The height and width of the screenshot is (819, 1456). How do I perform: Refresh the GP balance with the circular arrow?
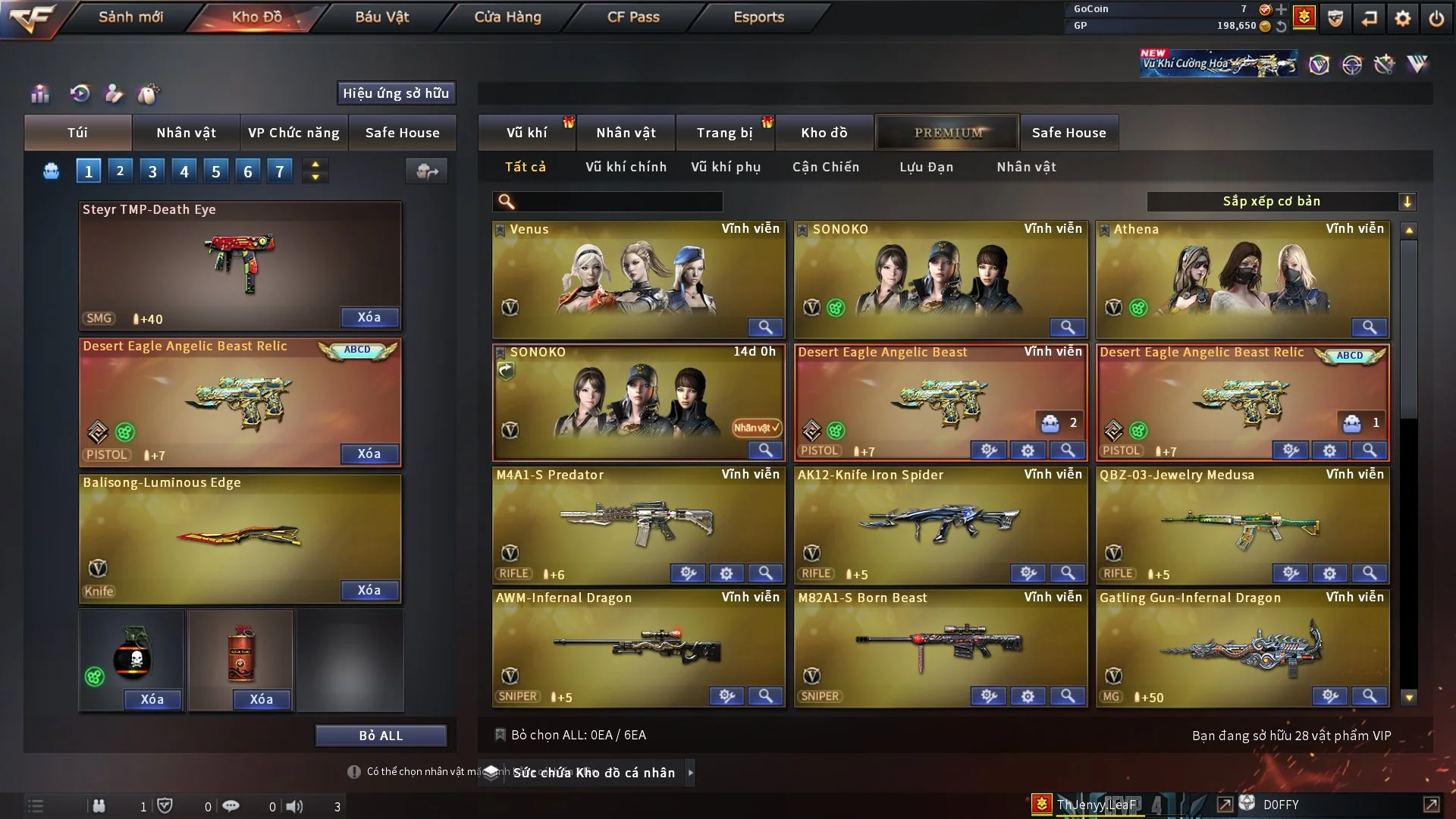[x=1282, y=25]
